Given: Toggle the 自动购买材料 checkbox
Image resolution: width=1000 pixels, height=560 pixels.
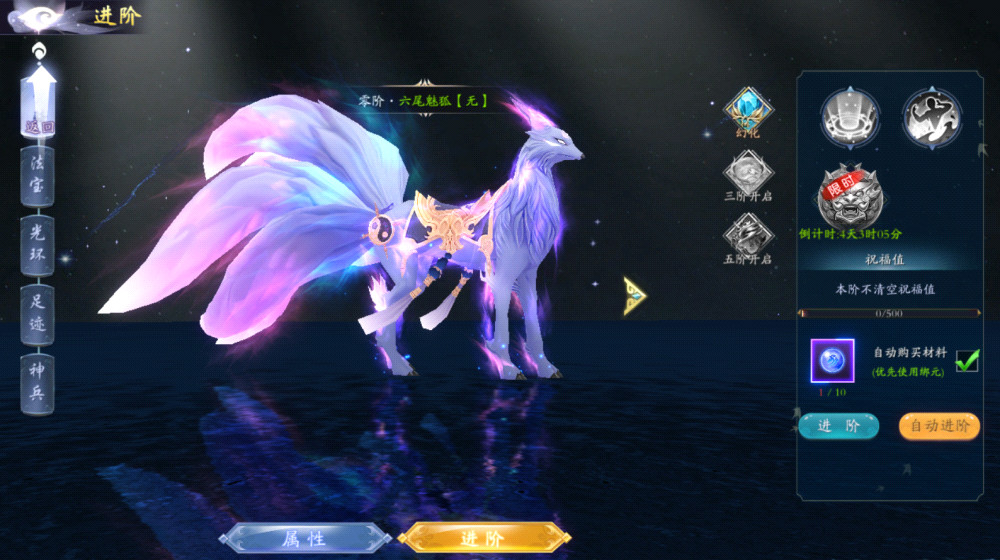Looking at the screenshot, I should click(x=967, y=361).
